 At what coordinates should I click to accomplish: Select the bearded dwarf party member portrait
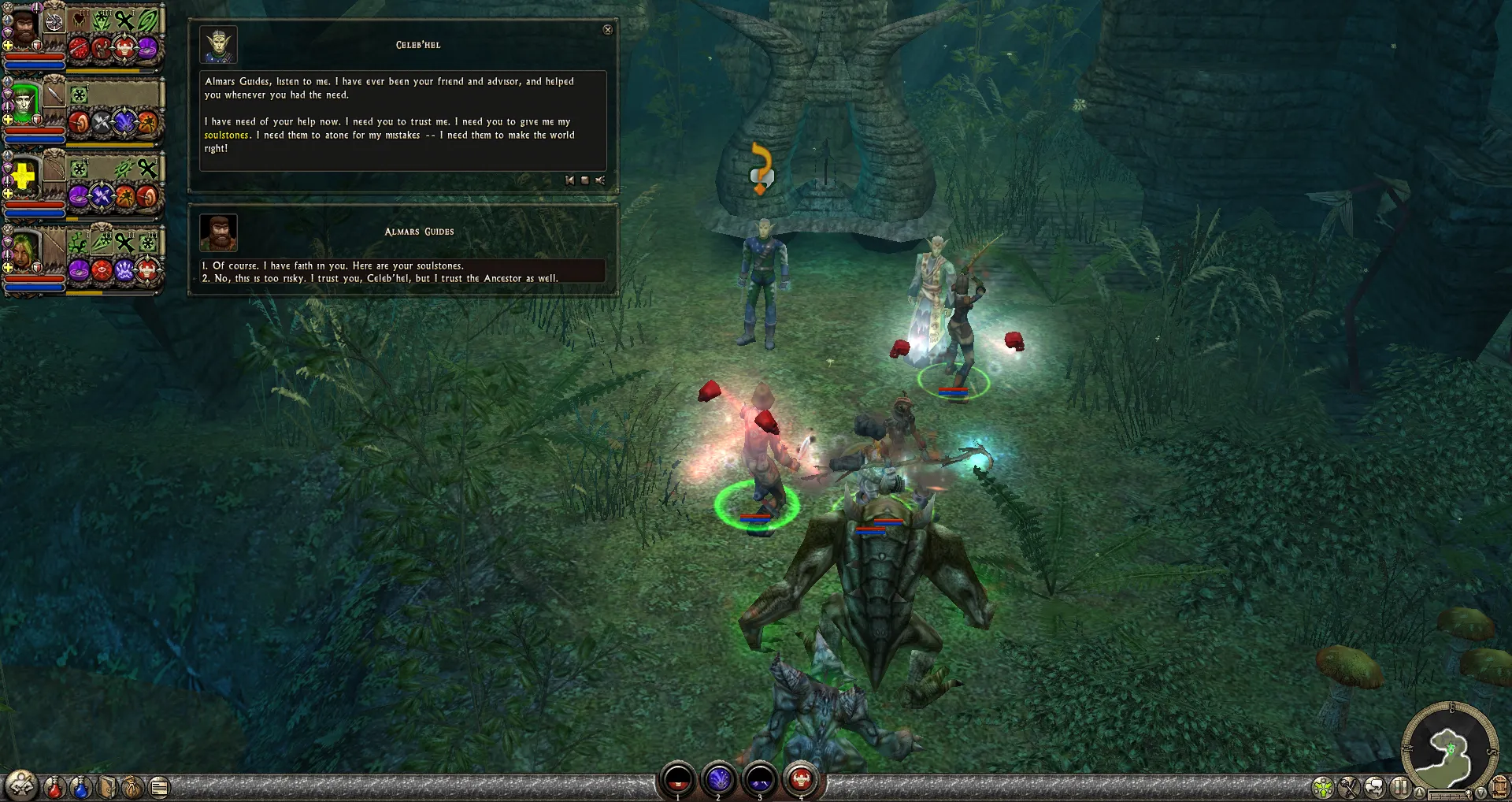pyautogui.click(x=24, y=28)
